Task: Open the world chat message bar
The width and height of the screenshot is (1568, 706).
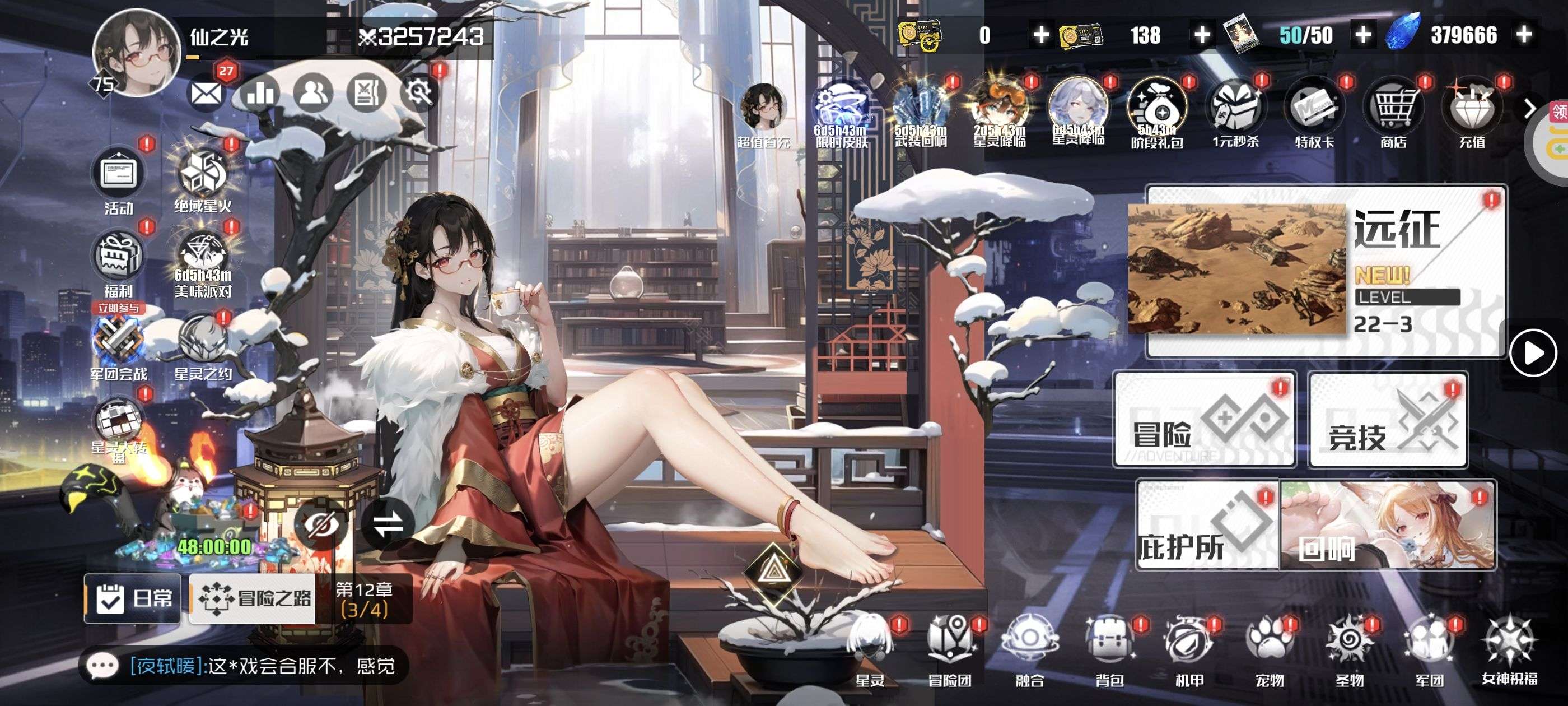Action: 244,666
